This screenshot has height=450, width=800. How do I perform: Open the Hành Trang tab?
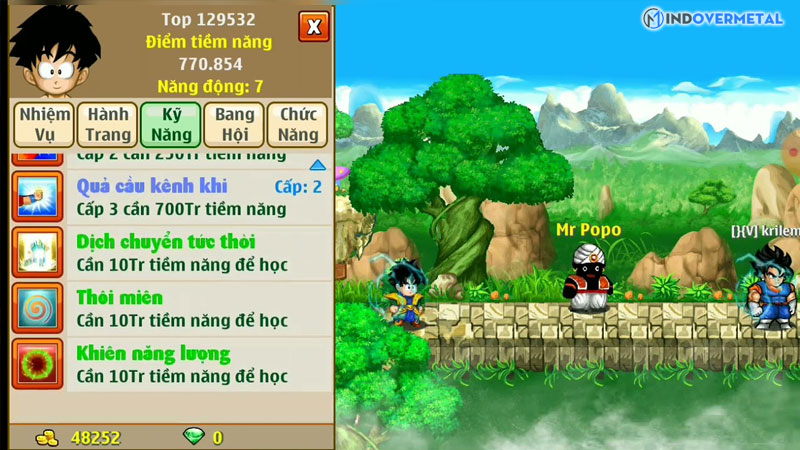[x=107, y=125]
